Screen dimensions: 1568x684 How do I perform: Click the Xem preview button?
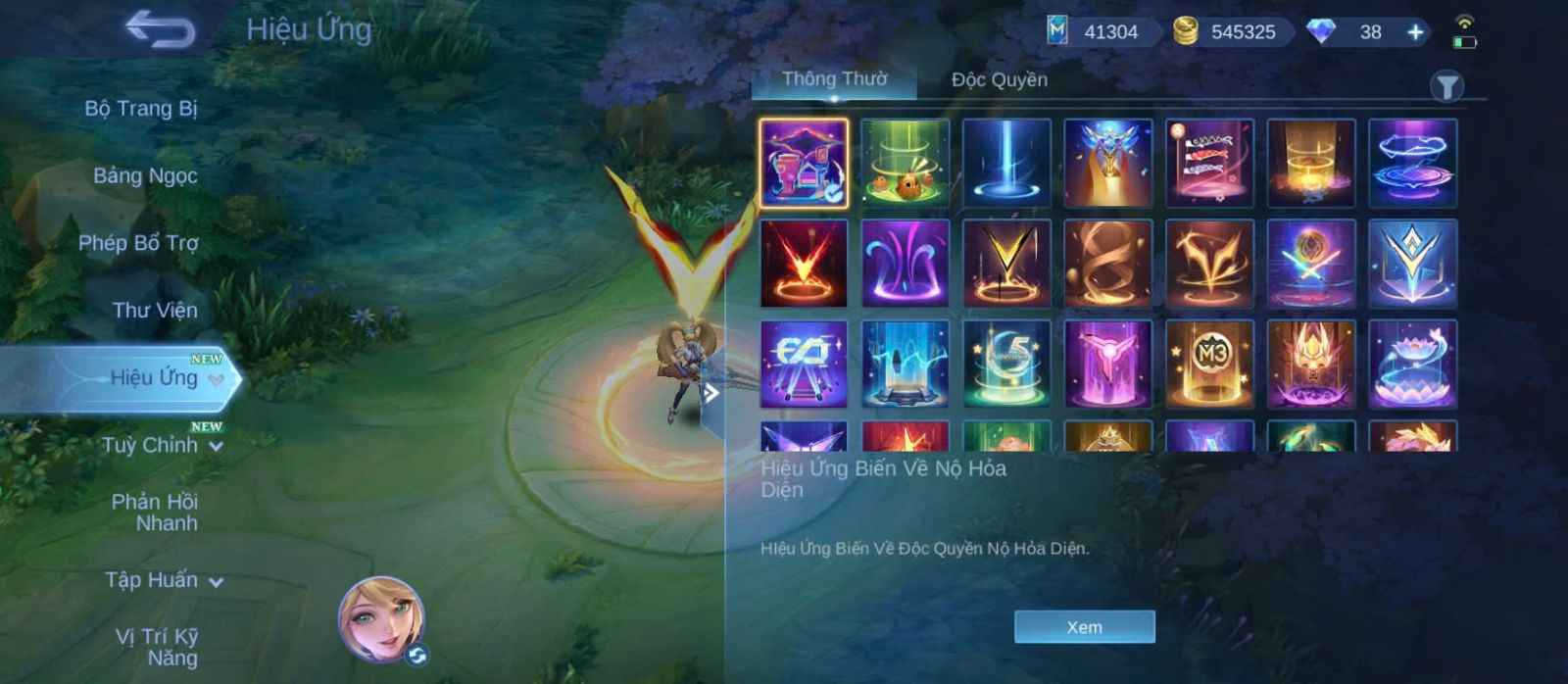[1084, 627]
